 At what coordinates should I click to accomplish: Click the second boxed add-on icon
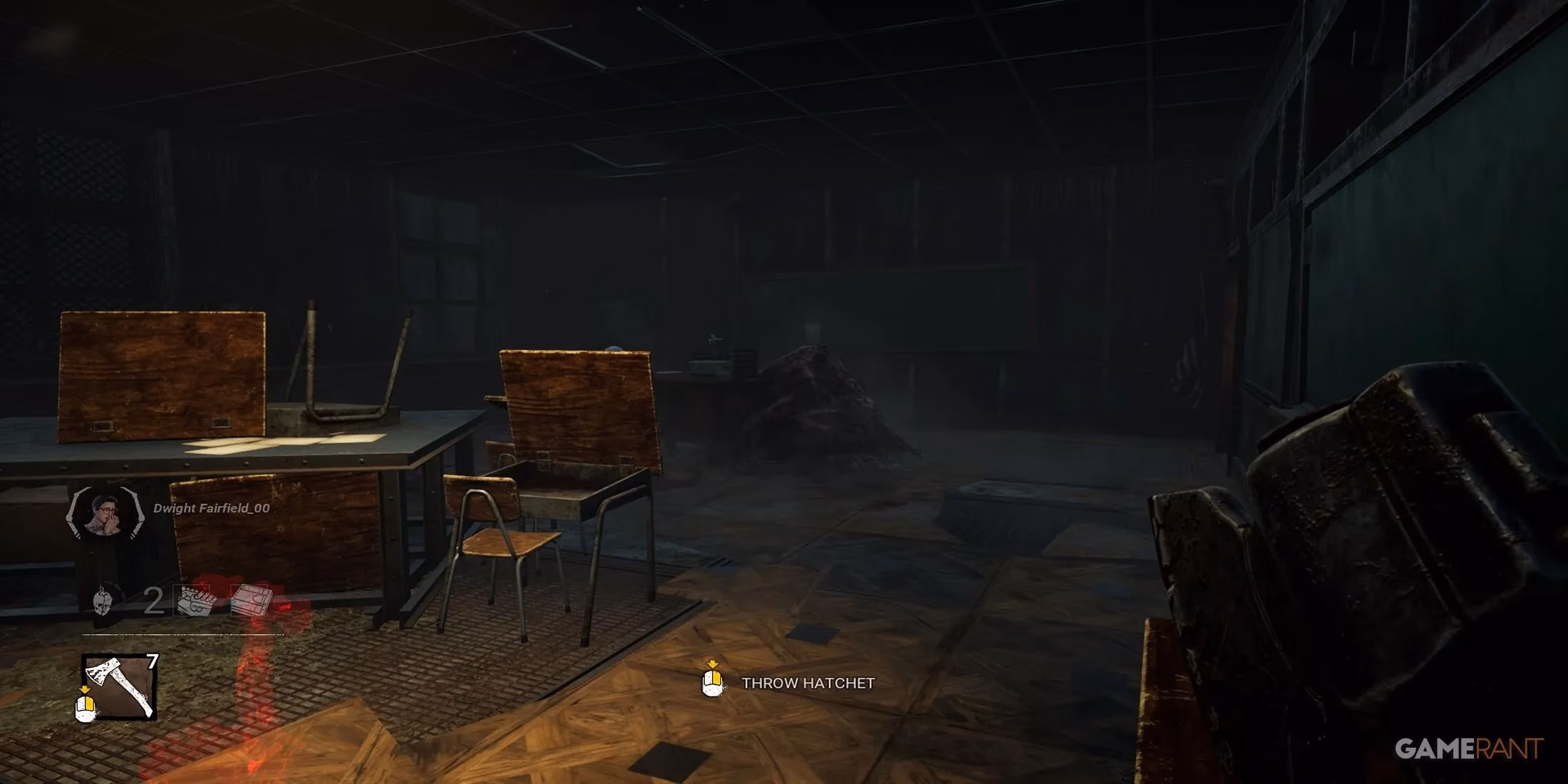pyautogui.click(x=249, y=599)
